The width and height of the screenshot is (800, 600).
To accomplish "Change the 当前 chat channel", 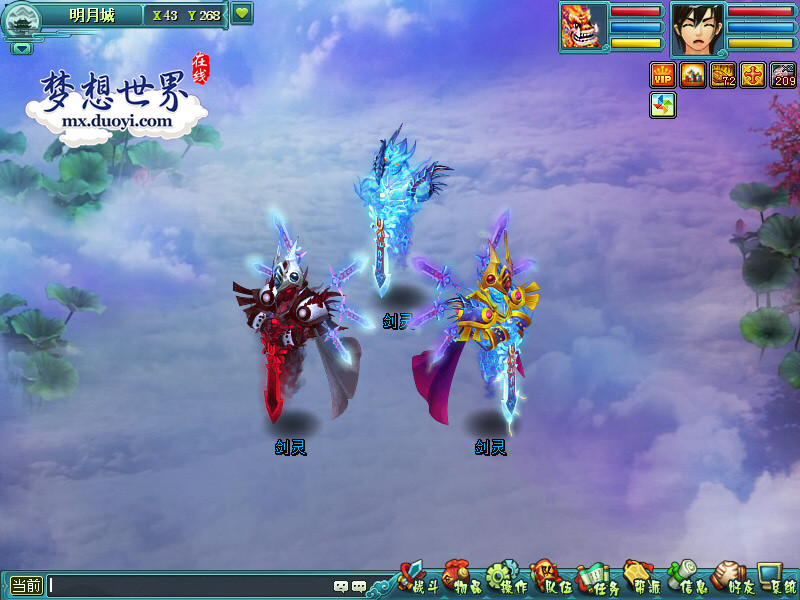I will [26, 587].
